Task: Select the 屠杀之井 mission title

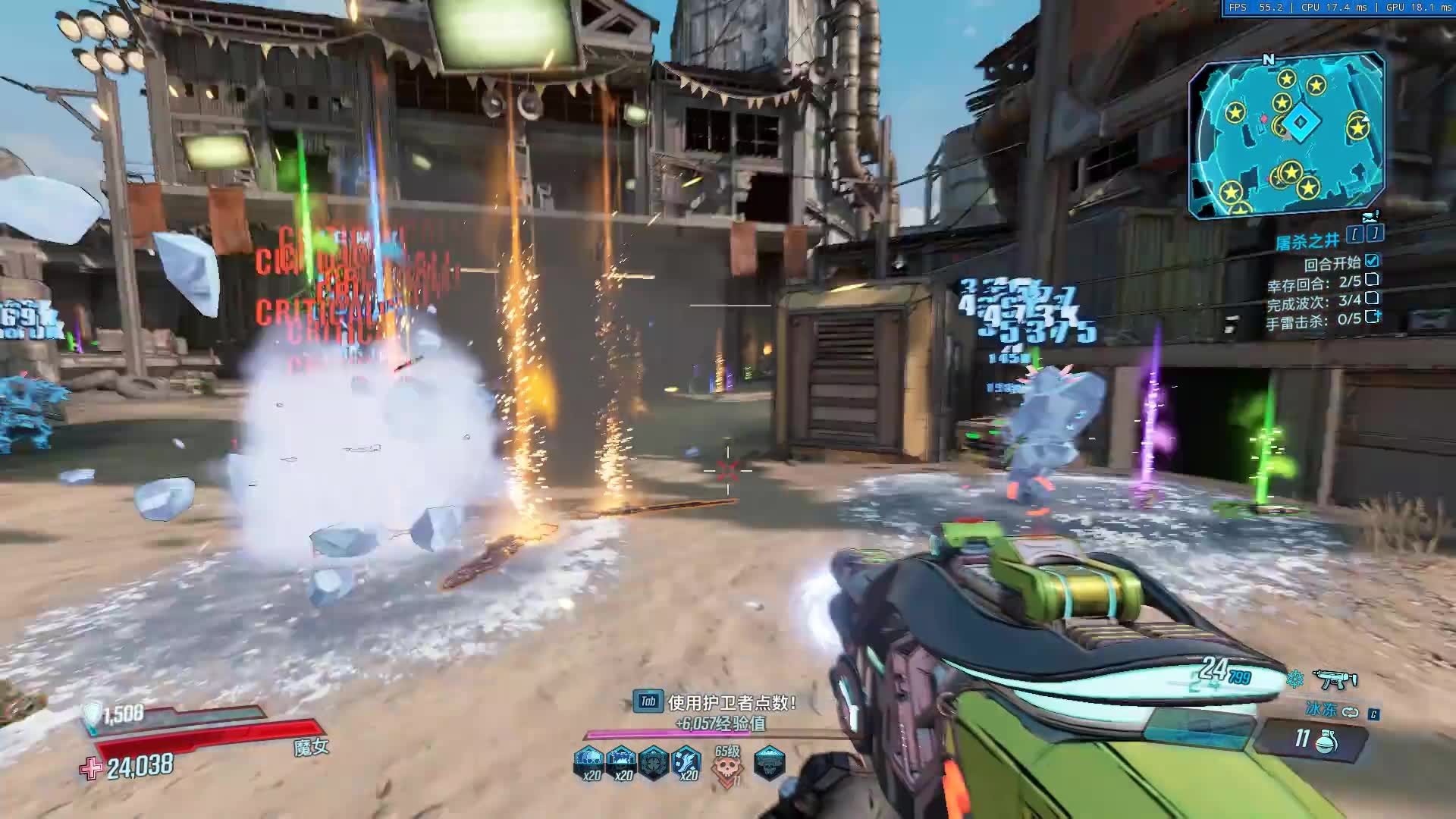Action: (x=1307, y=241)
